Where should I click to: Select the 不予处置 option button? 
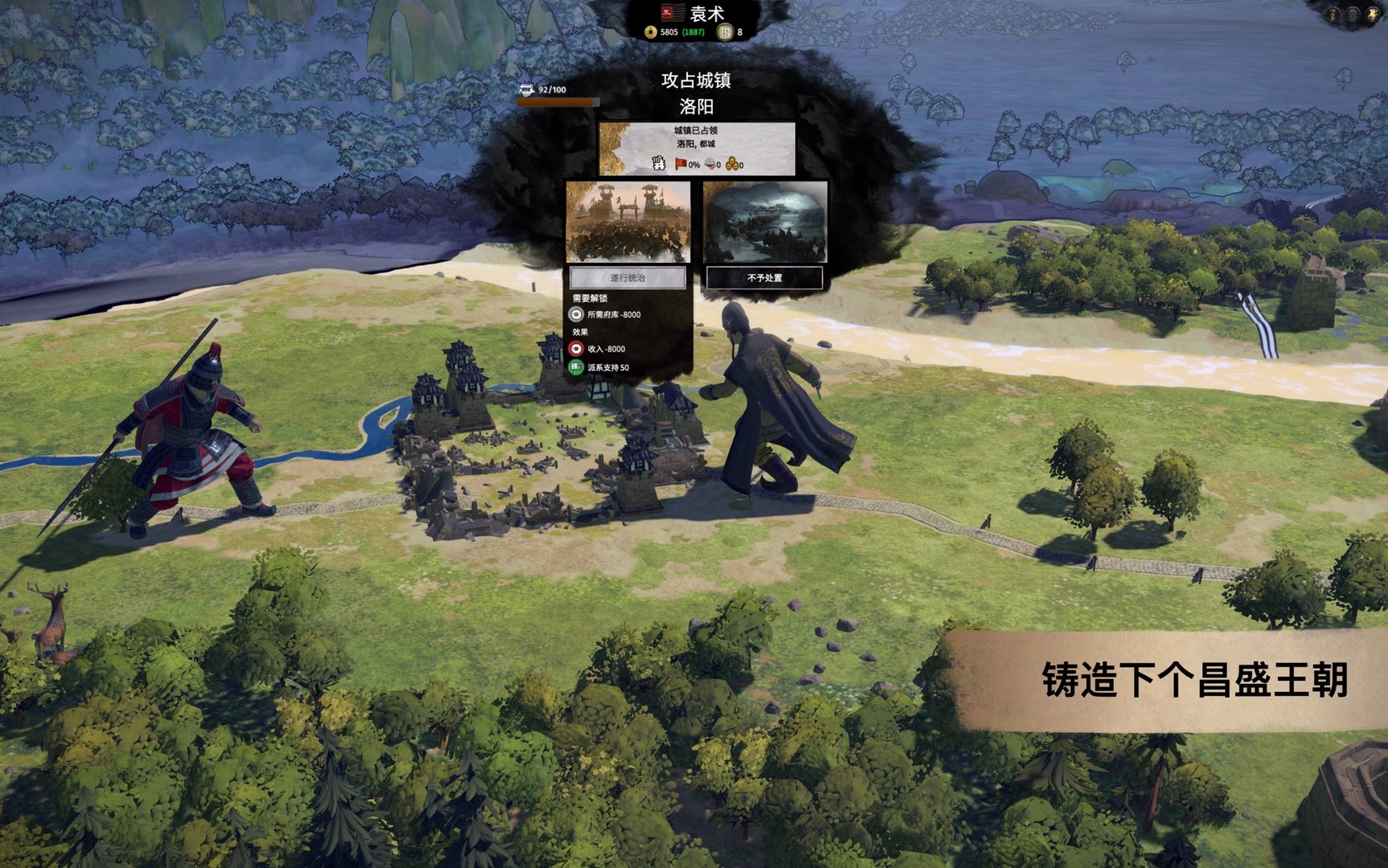point(767,276)
